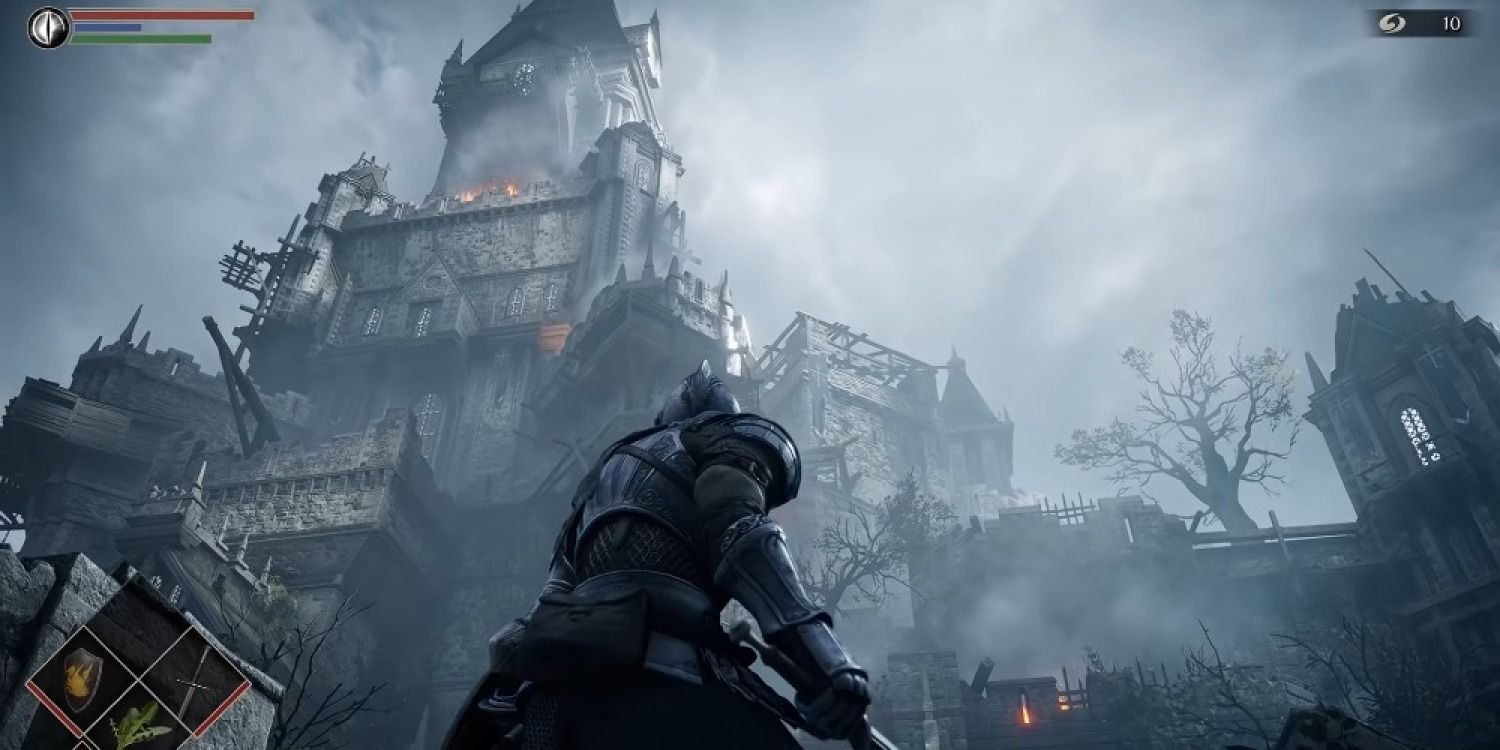Screen dimensions: 1500x750
Task: Click the World Tendency eye icon
Action: pos(47,27)
